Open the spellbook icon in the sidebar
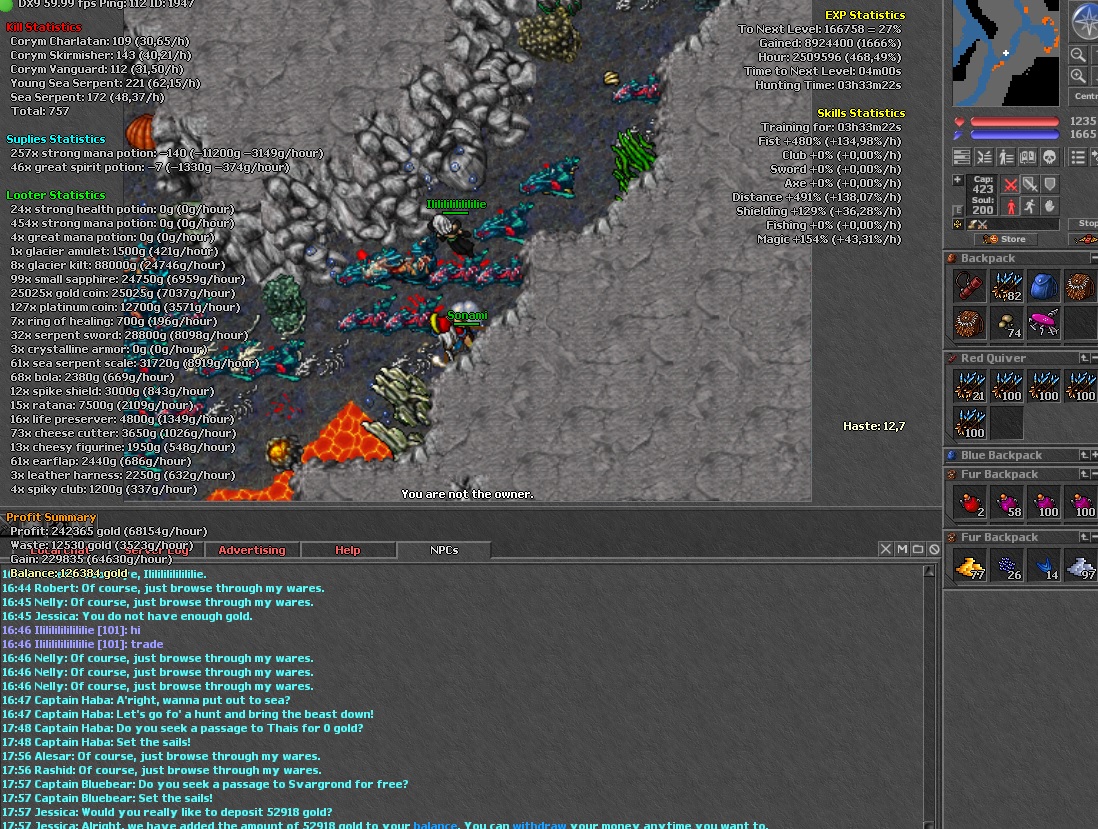Screen dimensions: 1098x829 (x=1027, y=157)
